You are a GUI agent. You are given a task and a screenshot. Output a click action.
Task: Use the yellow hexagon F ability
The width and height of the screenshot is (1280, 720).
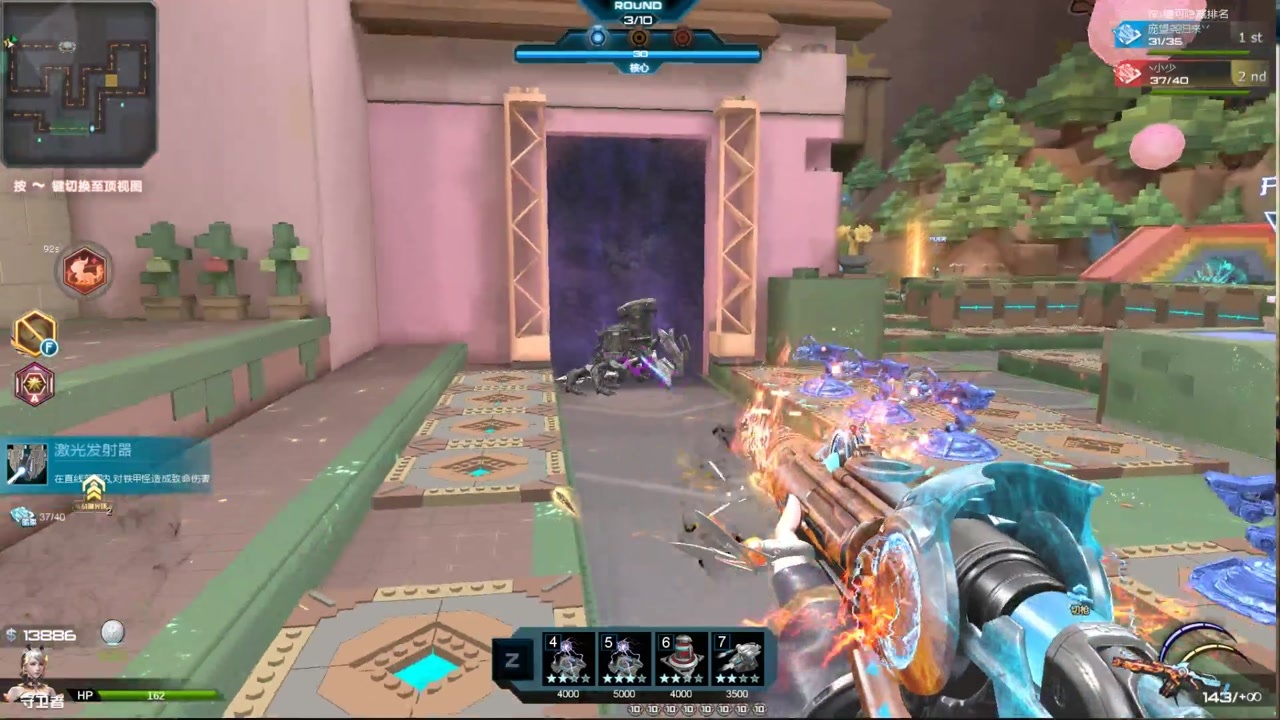pyautogui.click(x=34, y=334)
